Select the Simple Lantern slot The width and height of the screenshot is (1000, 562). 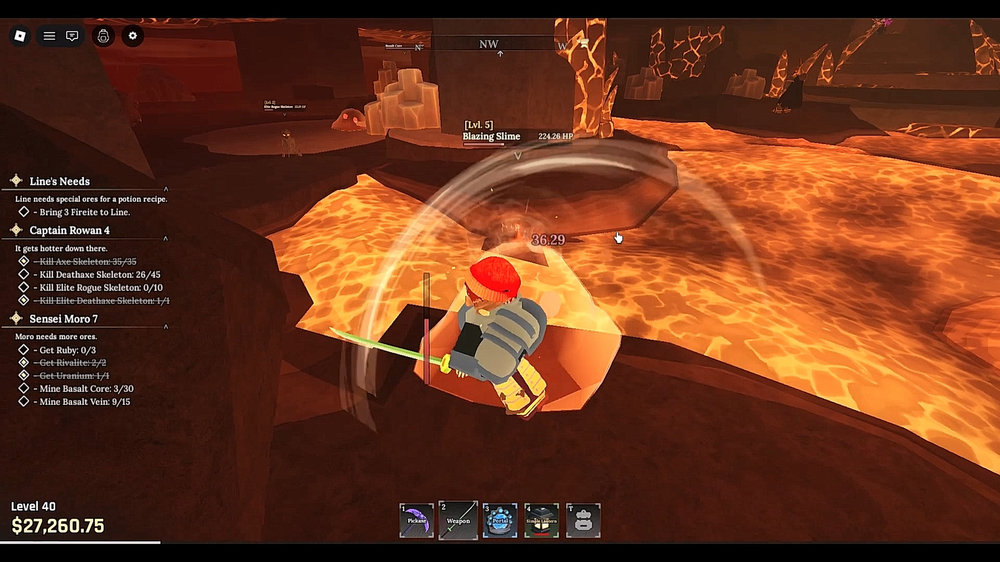point(542,520)
